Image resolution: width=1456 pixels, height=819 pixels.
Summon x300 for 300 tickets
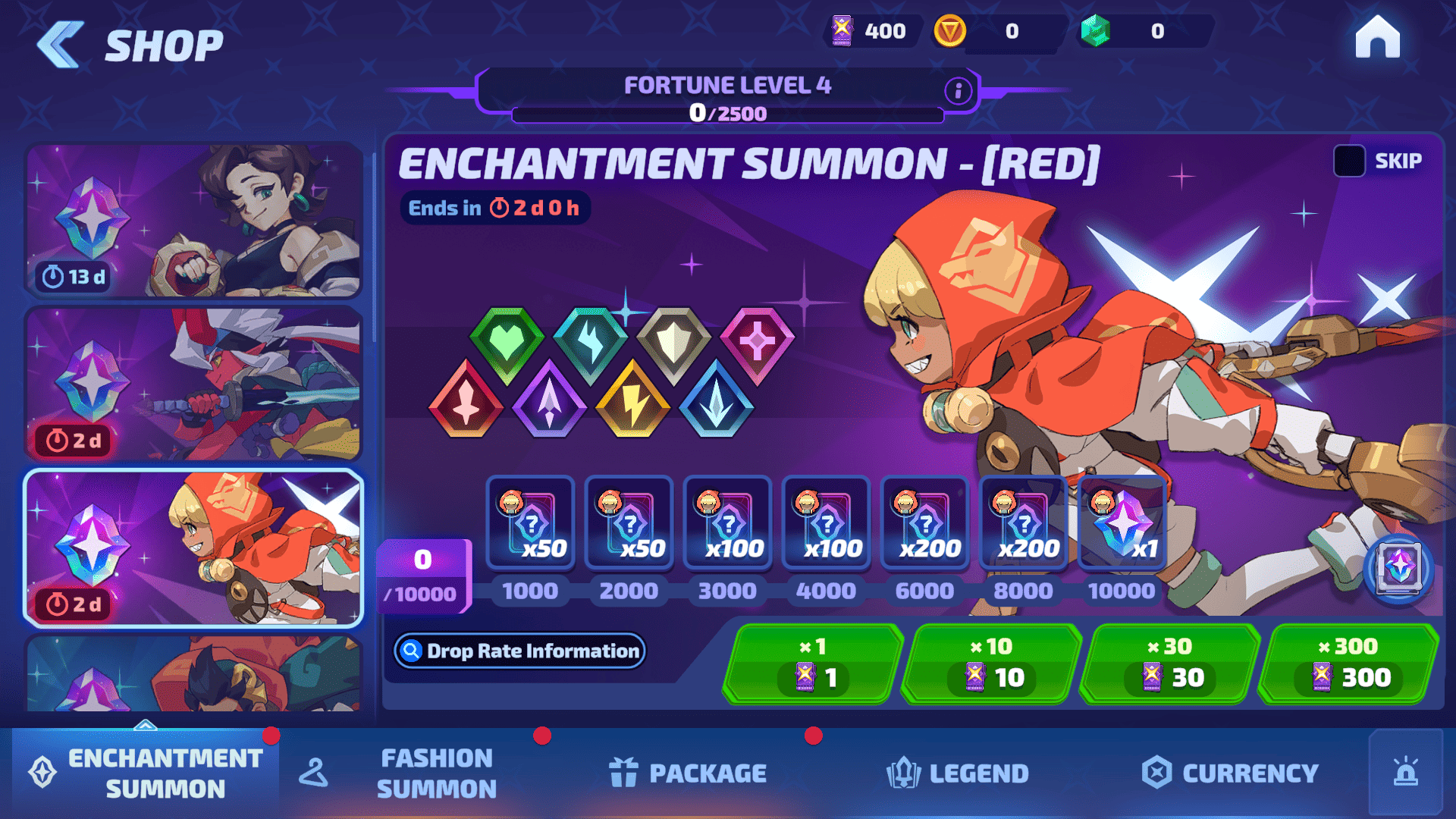click(1348, 664)
